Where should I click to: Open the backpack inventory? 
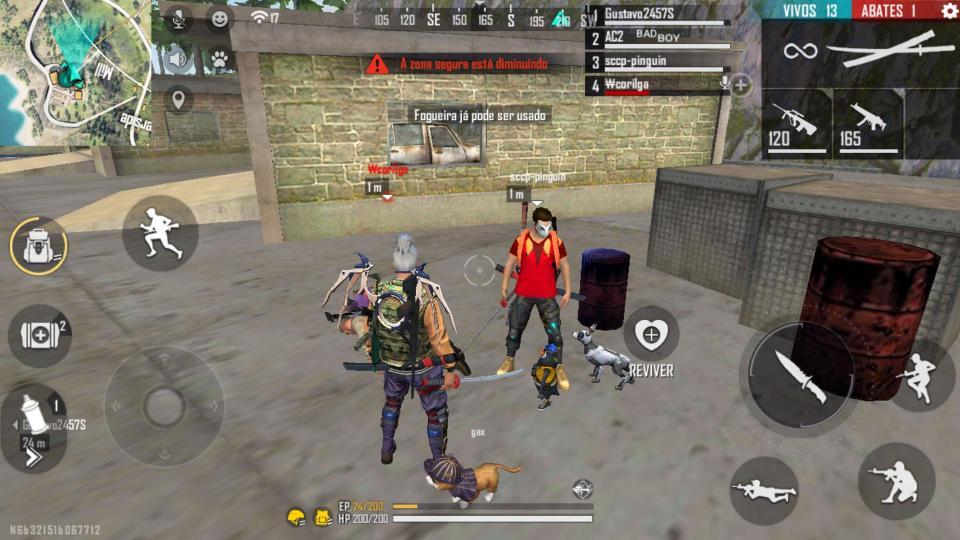[39, 246]
